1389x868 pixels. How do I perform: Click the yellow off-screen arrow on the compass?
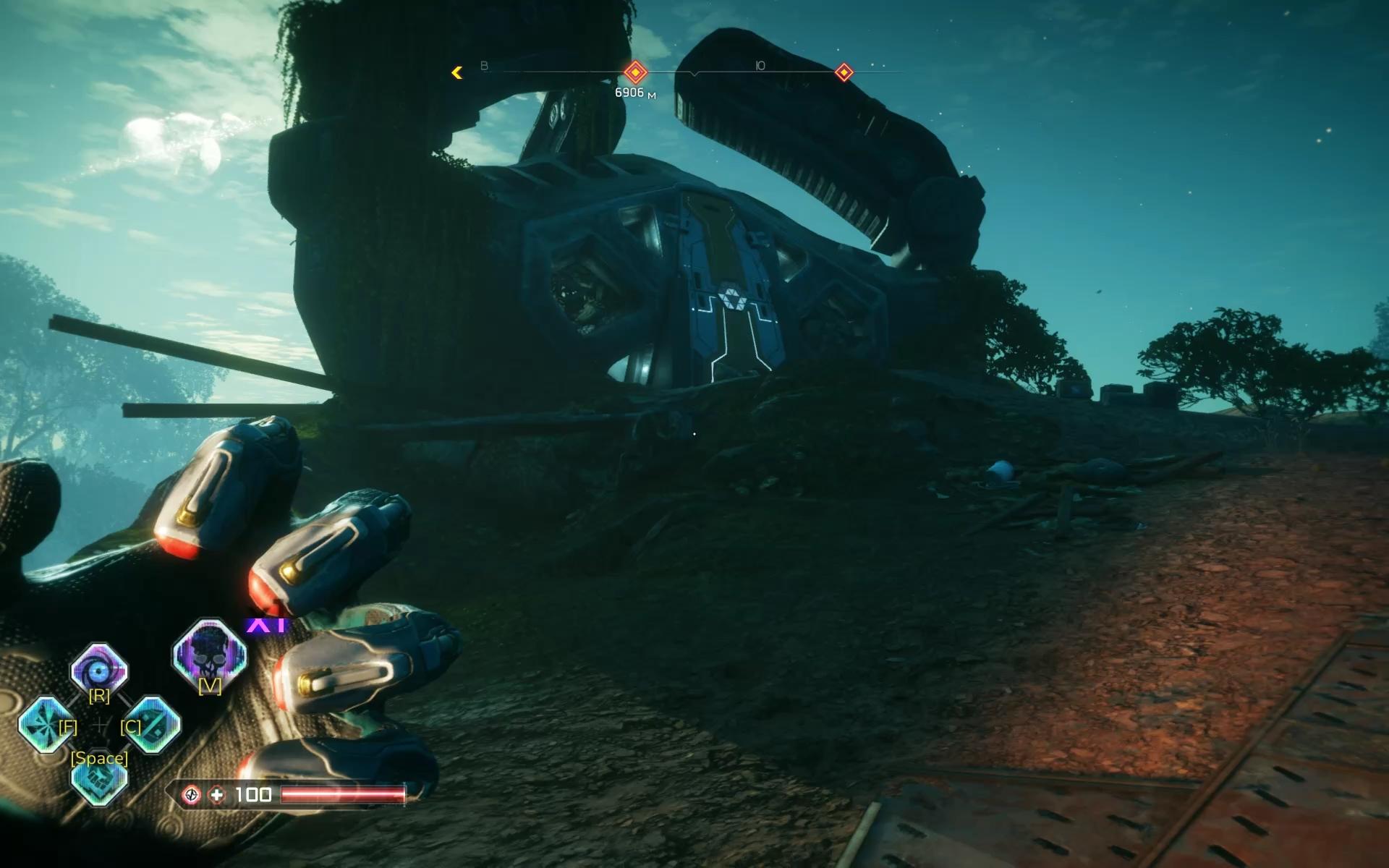[x=457, y=72]
